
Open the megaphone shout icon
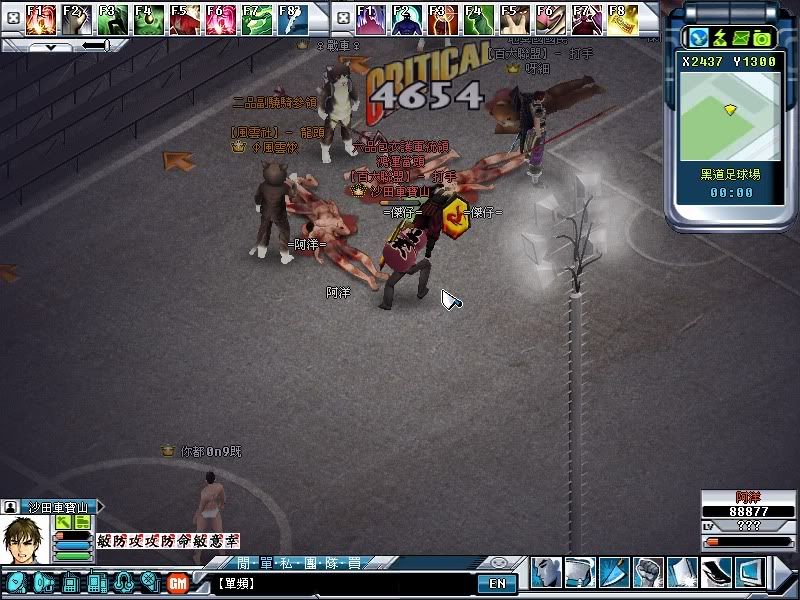click(x=43, y=582)
